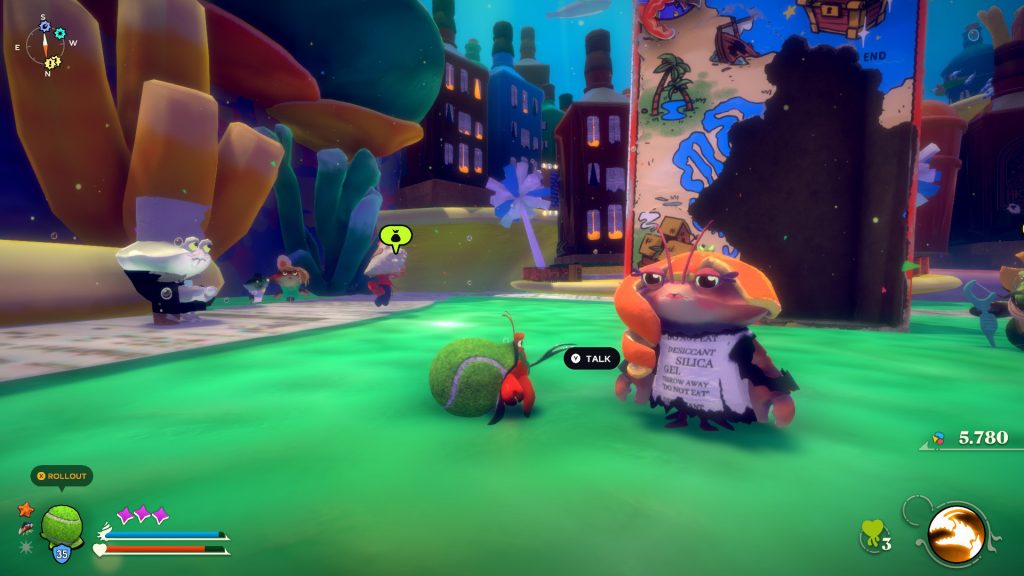The image size is (1024, 576).
Task: Click the colorful microplastics currency icon
Action: pyautogui.click(x=938, y=438)
